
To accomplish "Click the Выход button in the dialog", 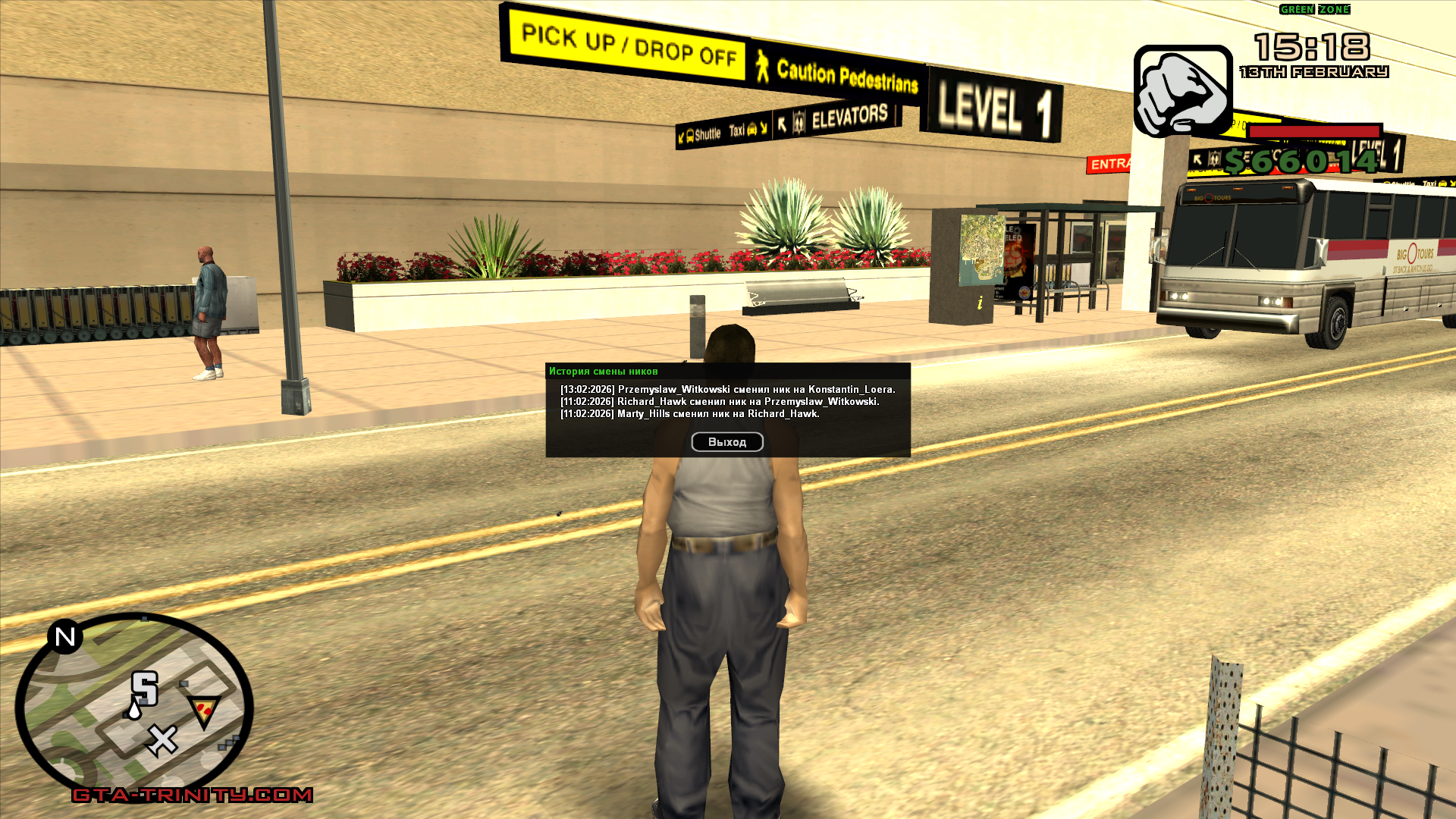I will click(x=726, y=442).
